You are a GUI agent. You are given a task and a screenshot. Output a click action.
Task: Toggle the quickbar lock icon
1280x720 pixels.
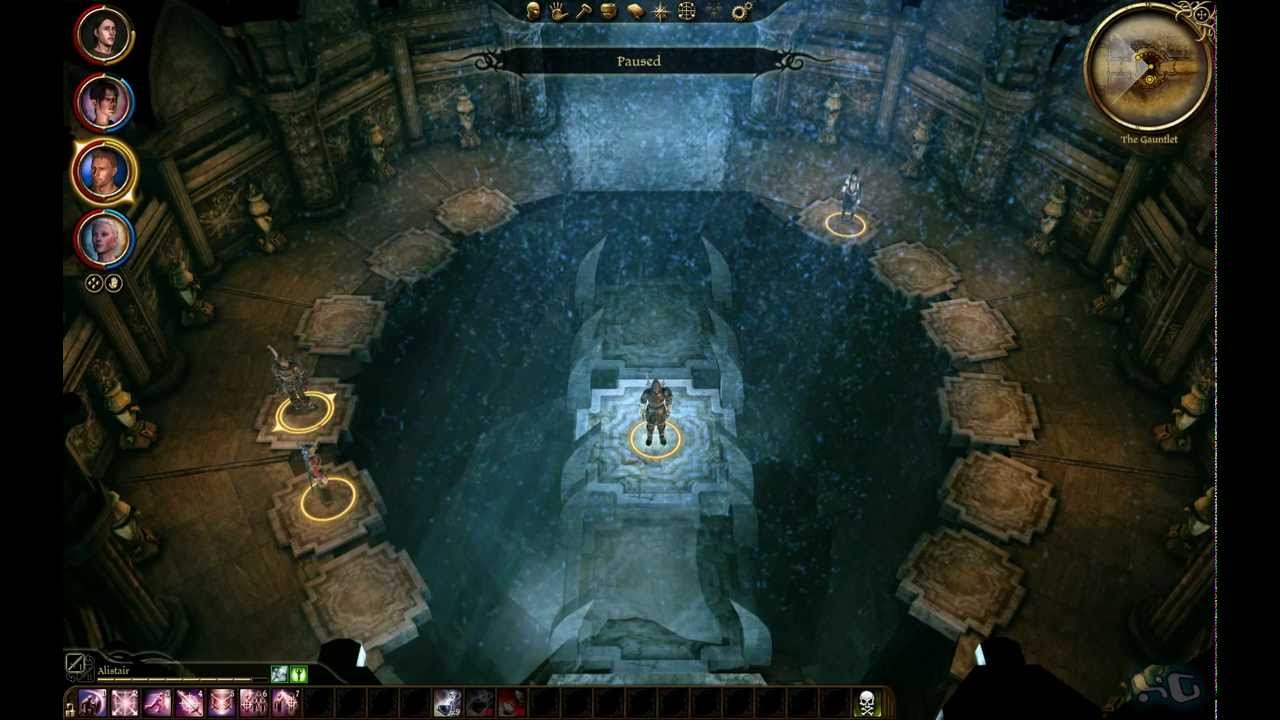(70, 708)
